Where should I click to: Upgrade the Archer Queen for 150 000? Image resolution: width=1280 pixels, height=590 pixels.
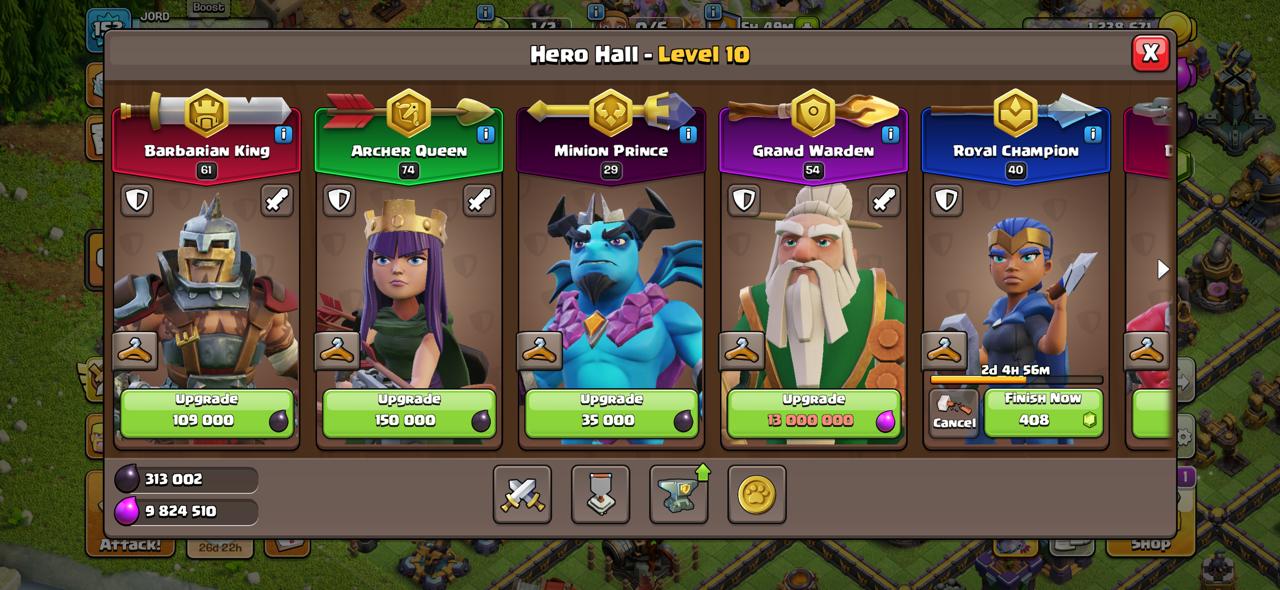coord(409,412)
